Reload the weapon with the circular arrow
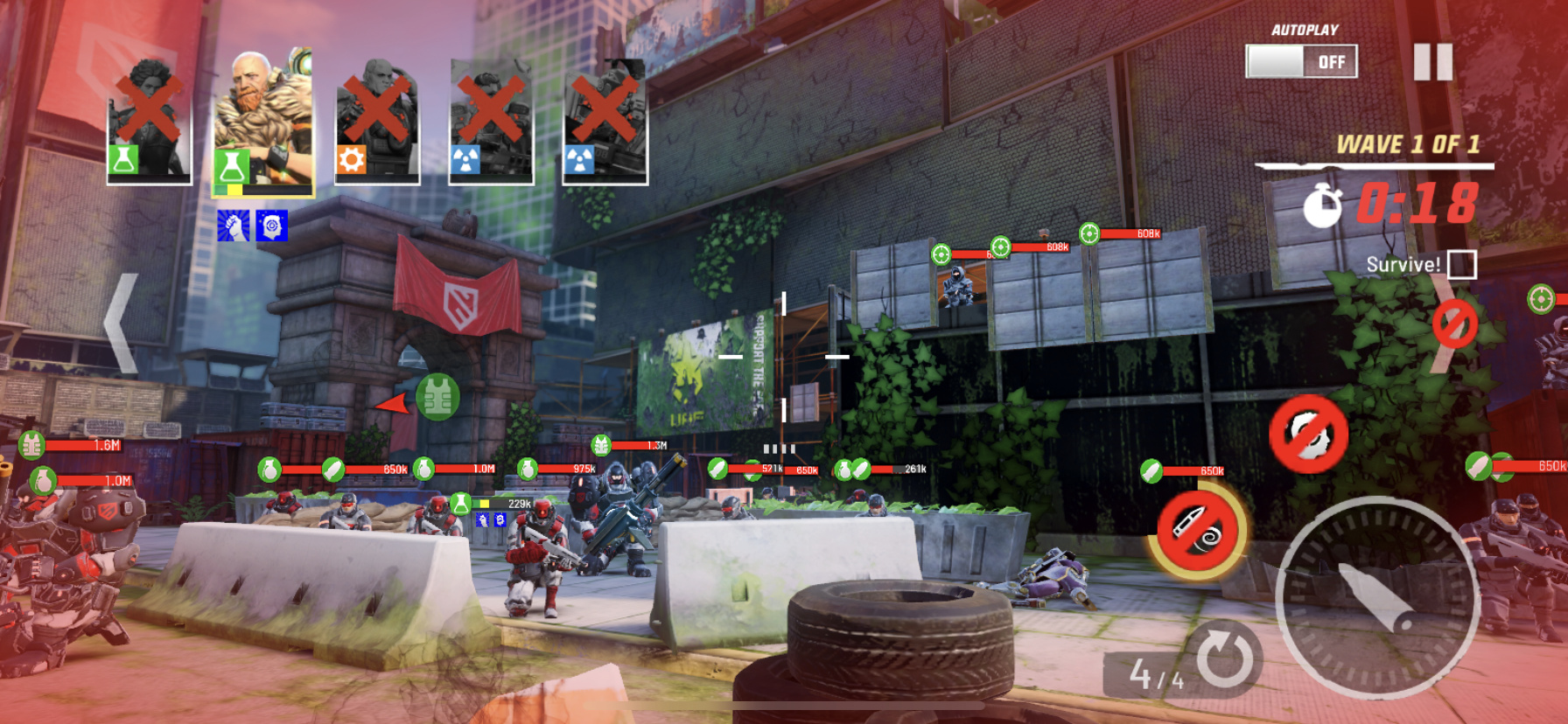The width and height of the screenshot is (1568, 724). (1224, 658)
